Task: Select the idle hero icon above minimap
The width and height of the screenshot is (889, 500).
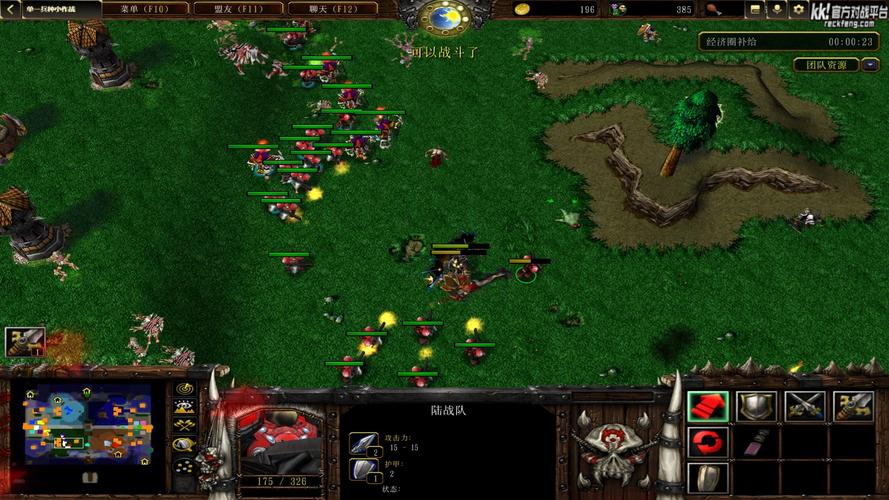Action: [25, 342]
